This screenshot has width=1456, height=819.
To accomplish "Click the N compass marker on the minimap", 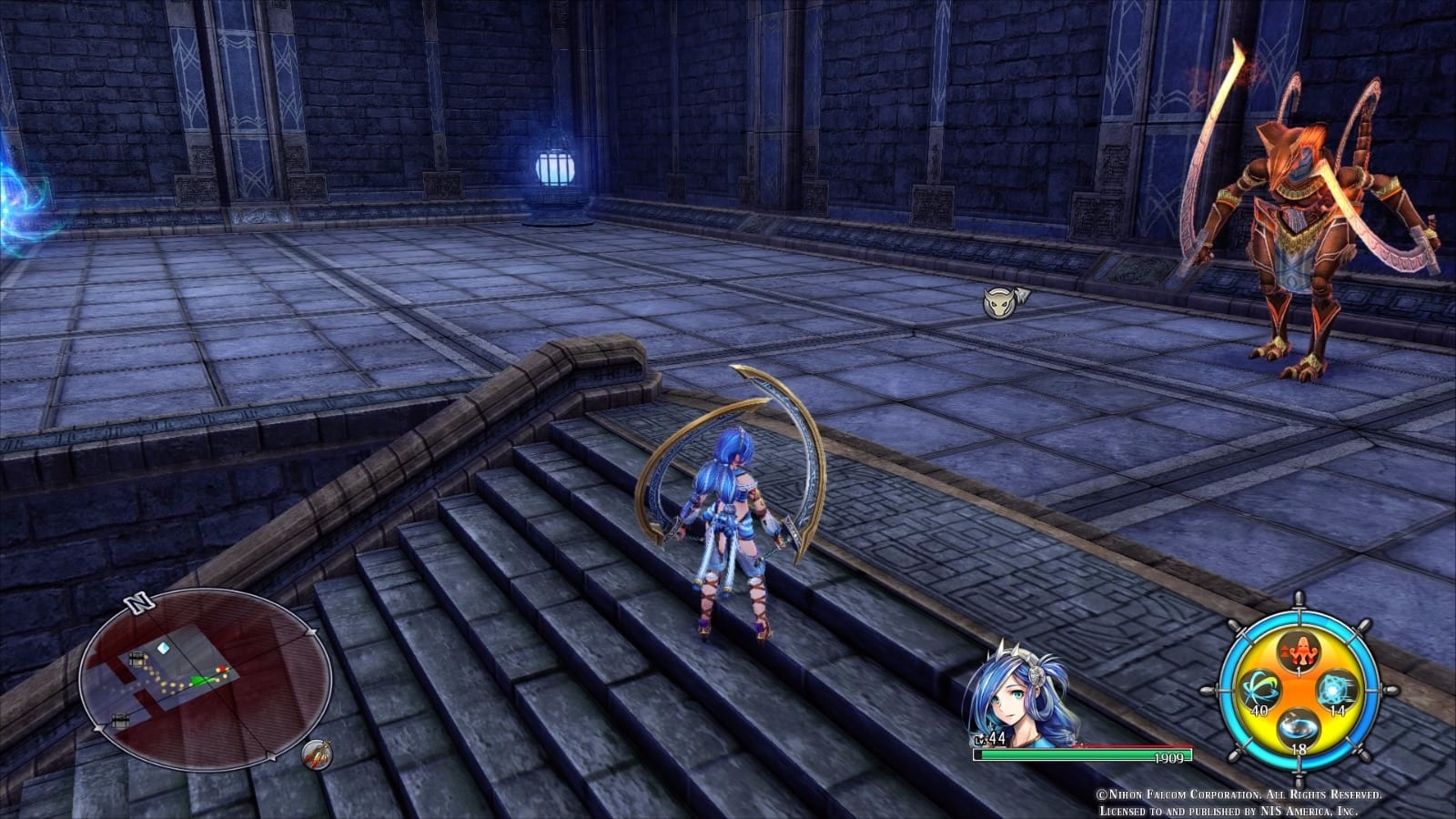I will pyautogui.click(x=138, y=602).
